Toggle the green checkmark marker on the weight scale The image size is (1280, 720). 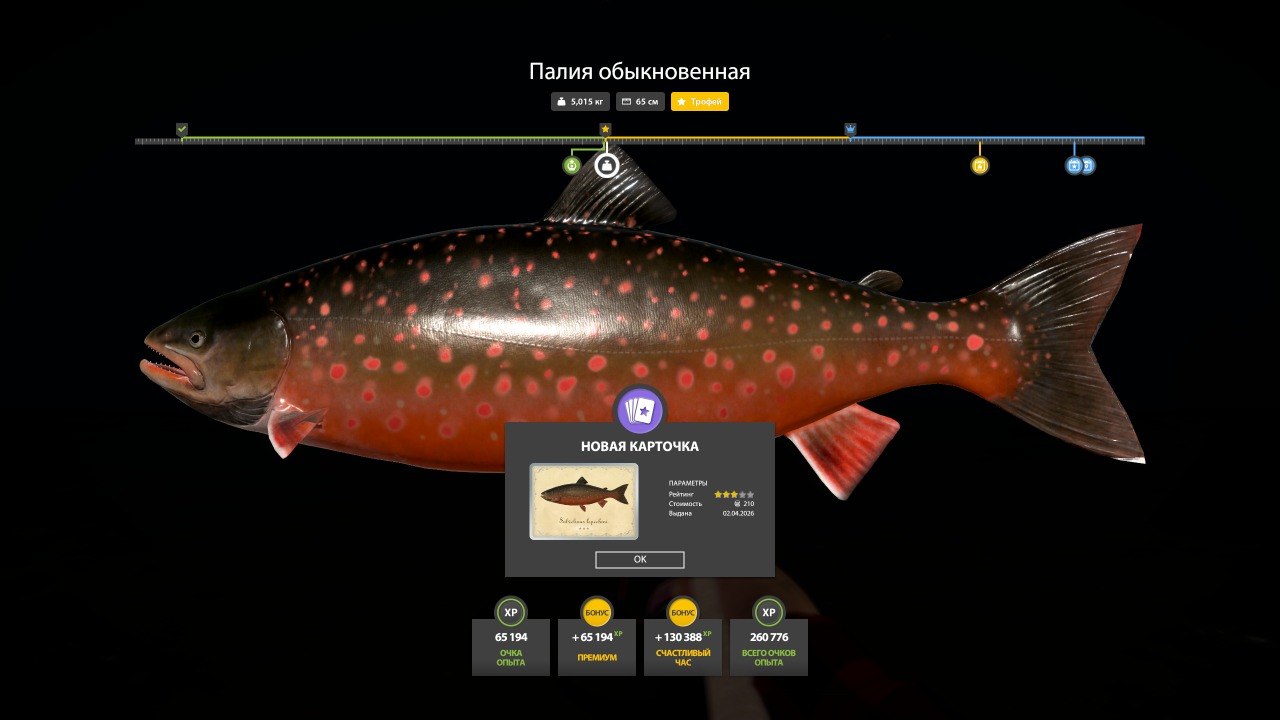pos(182,129)
